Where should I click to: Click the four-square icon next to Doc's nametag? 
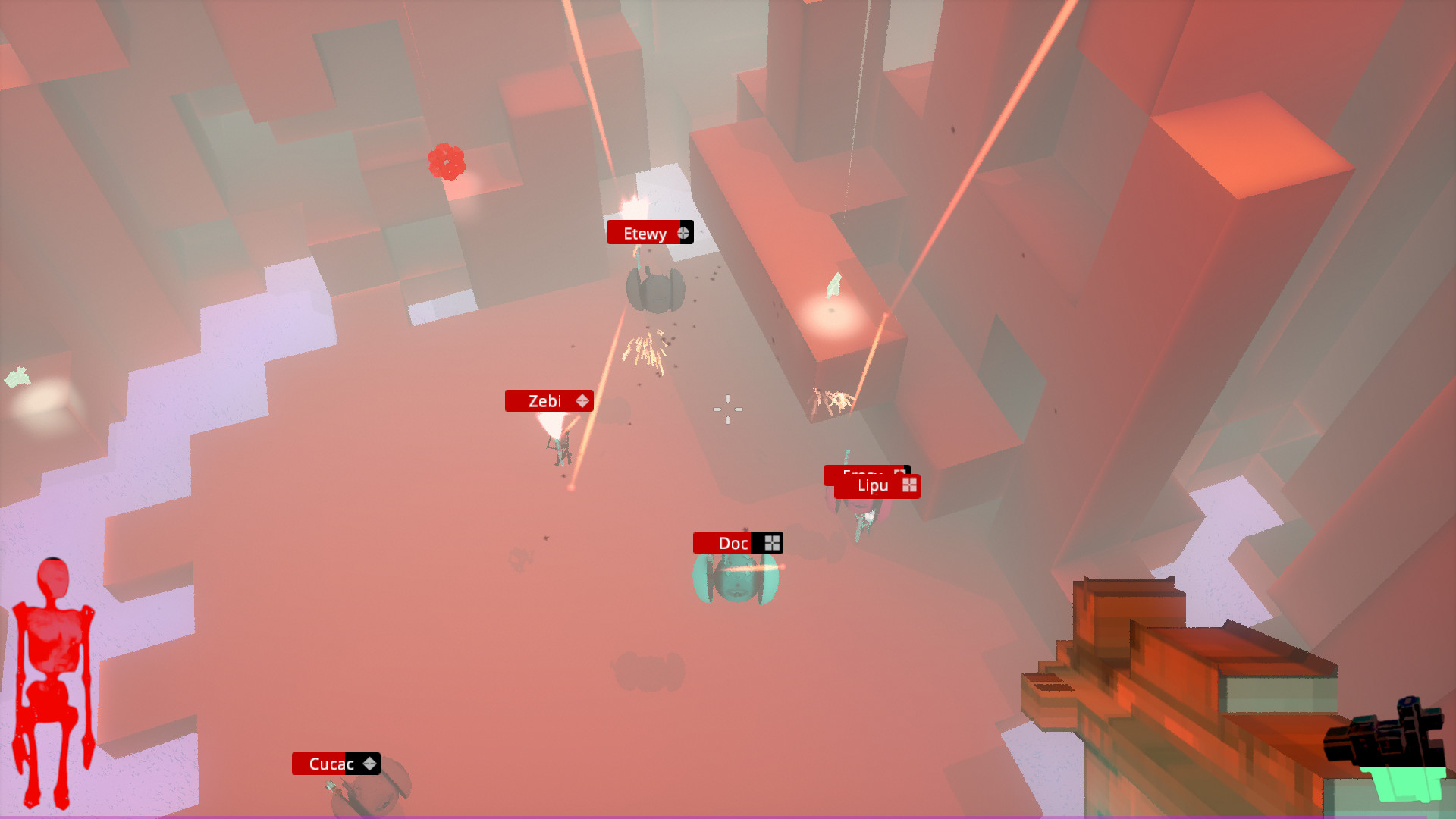click(x=772, y=542)
